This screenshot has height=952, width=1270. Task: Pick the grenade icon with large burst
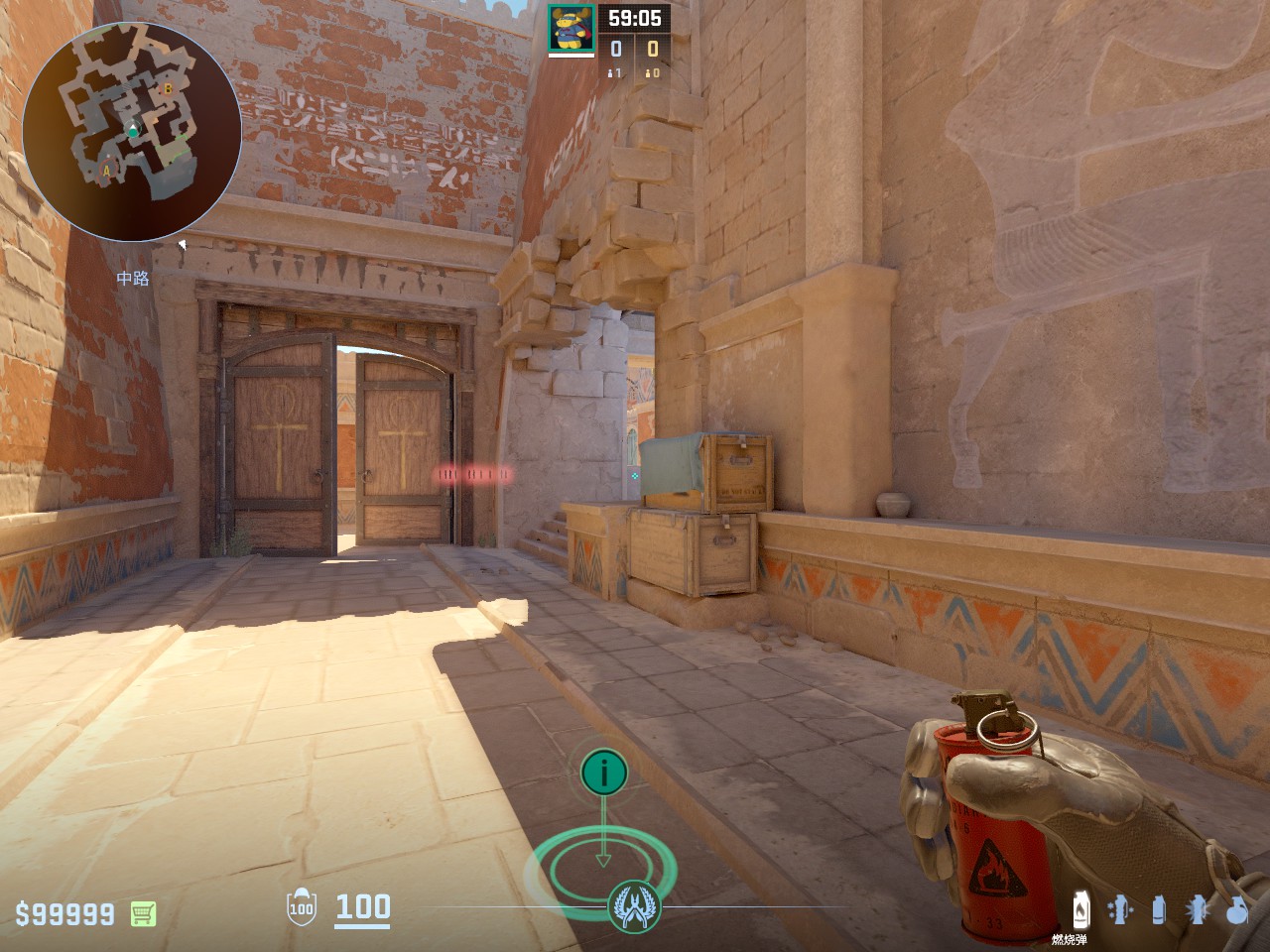point(1198,909)
